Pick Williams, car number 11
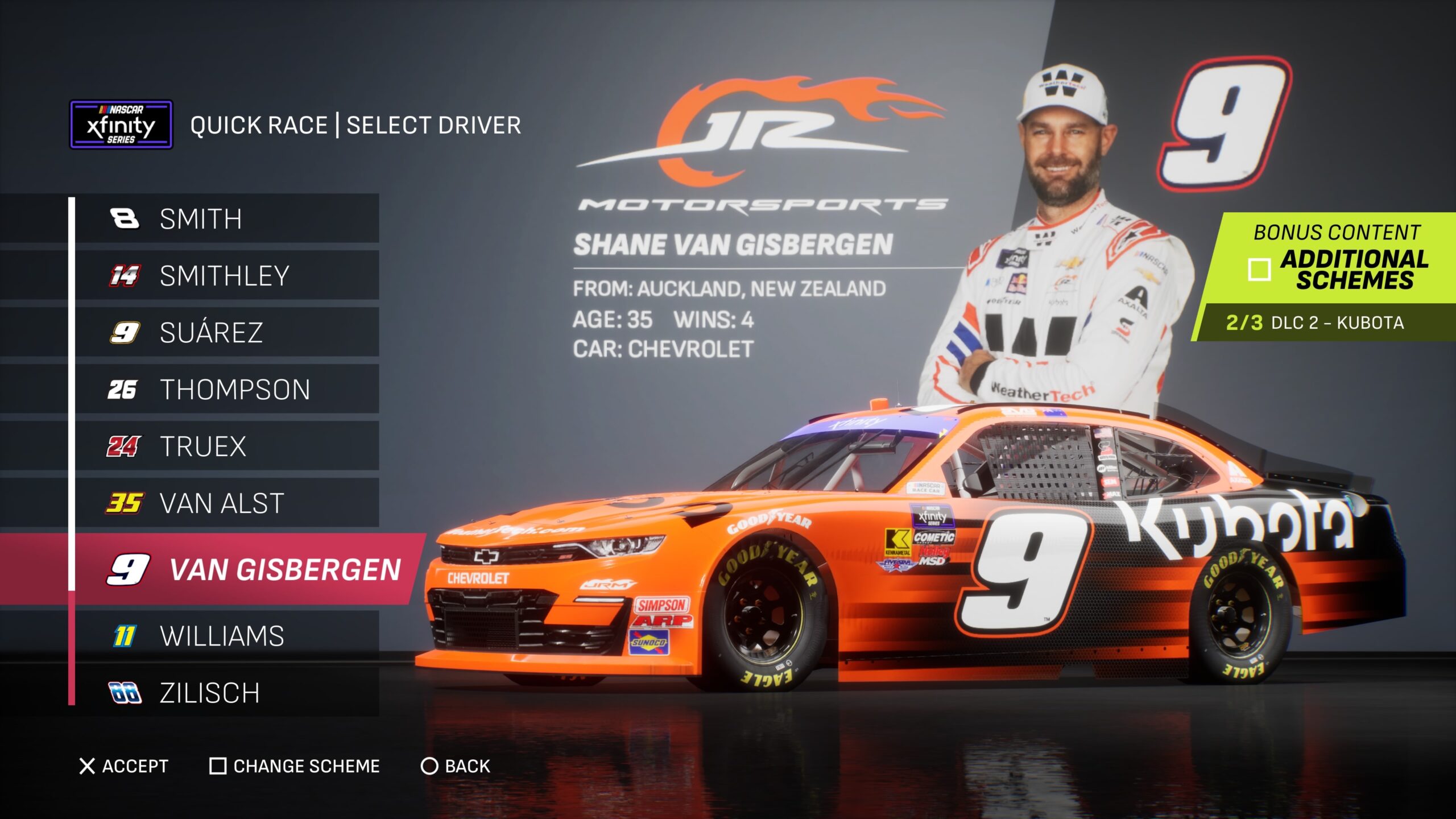This screenshot has height=819, width=1456. 226,636
